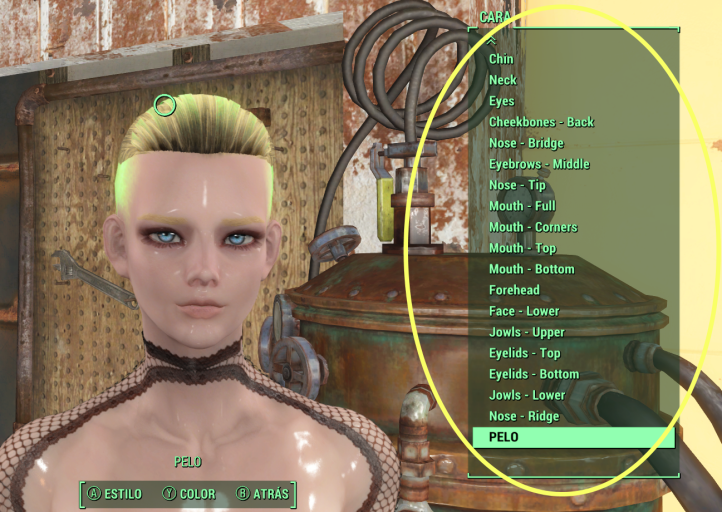
Task: Choose Mouth - Corners
Action: [533, 227]
